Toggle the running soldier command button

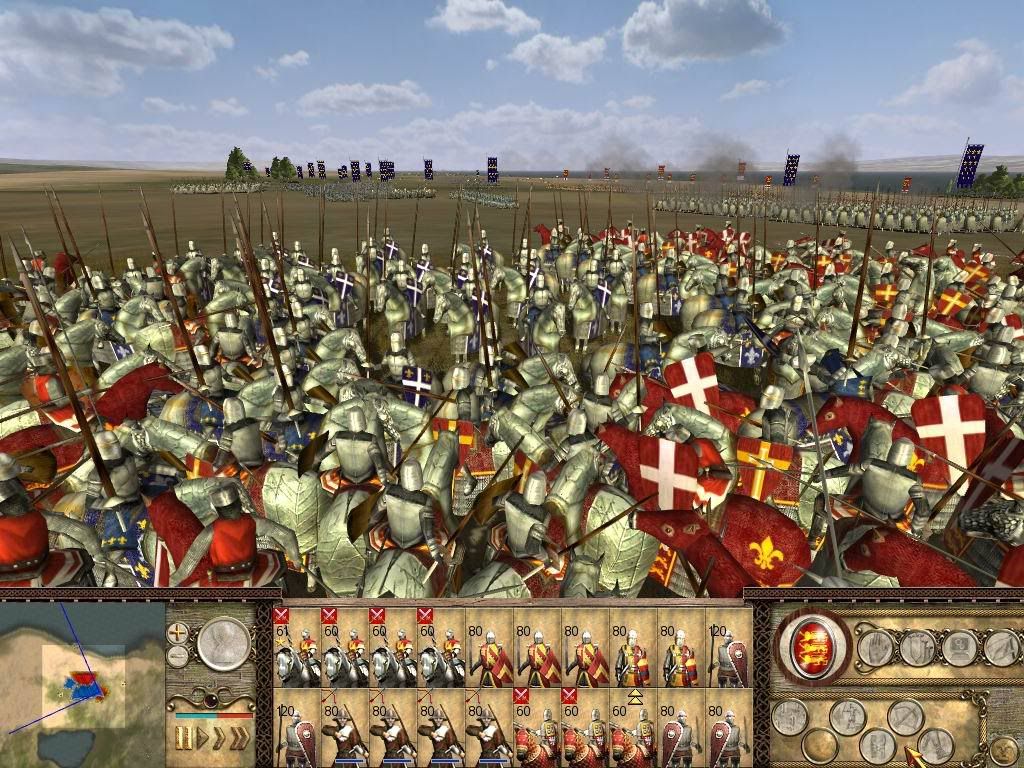[847, 716]
